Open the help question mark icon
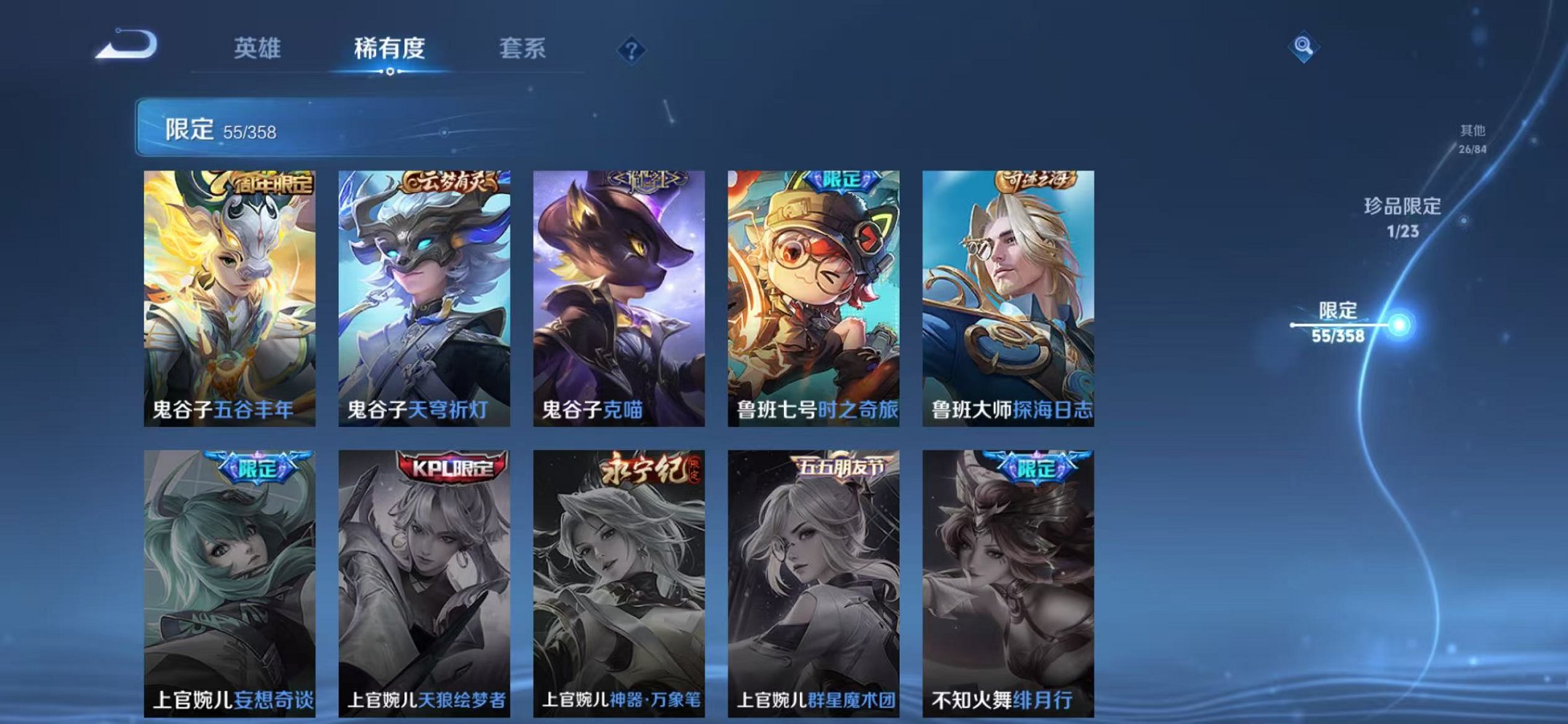The image size is (1568, 724). tap(632, 50)
